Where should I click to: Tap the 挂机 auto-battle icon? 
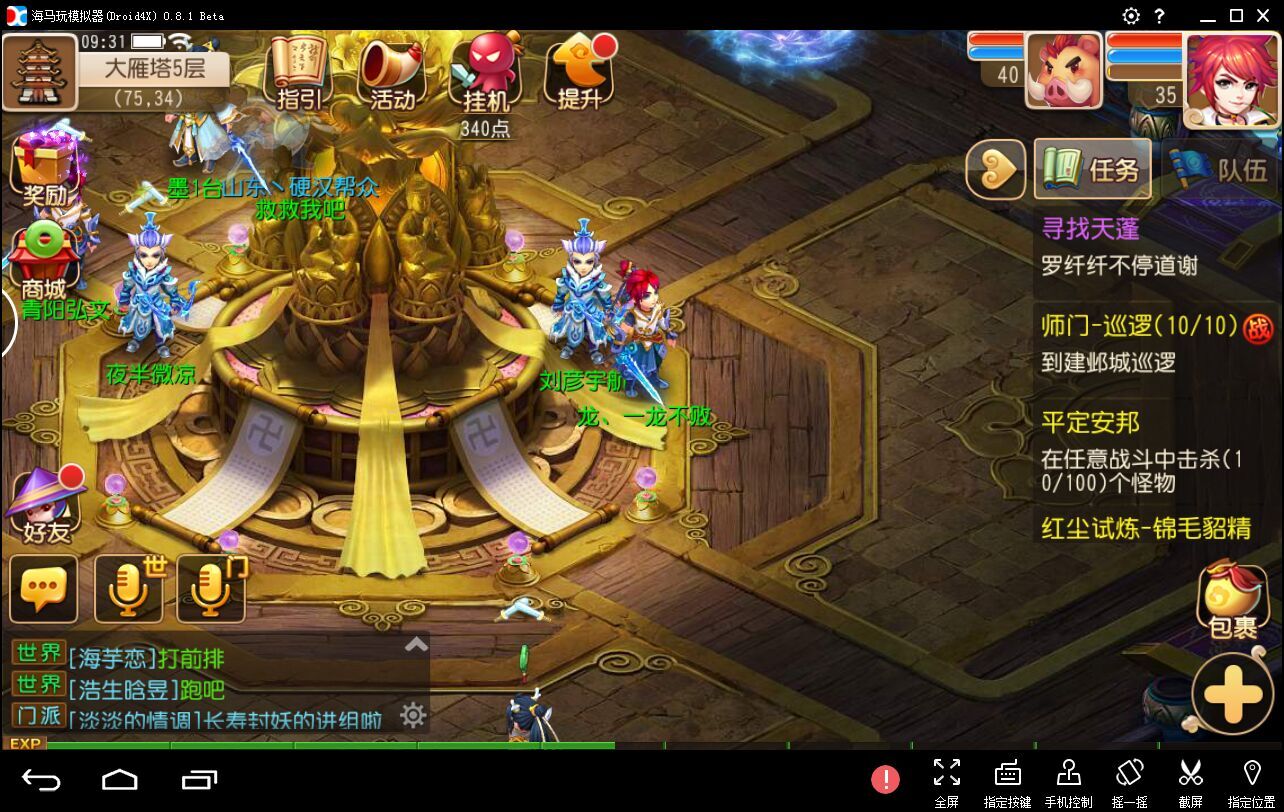point(486,74)
